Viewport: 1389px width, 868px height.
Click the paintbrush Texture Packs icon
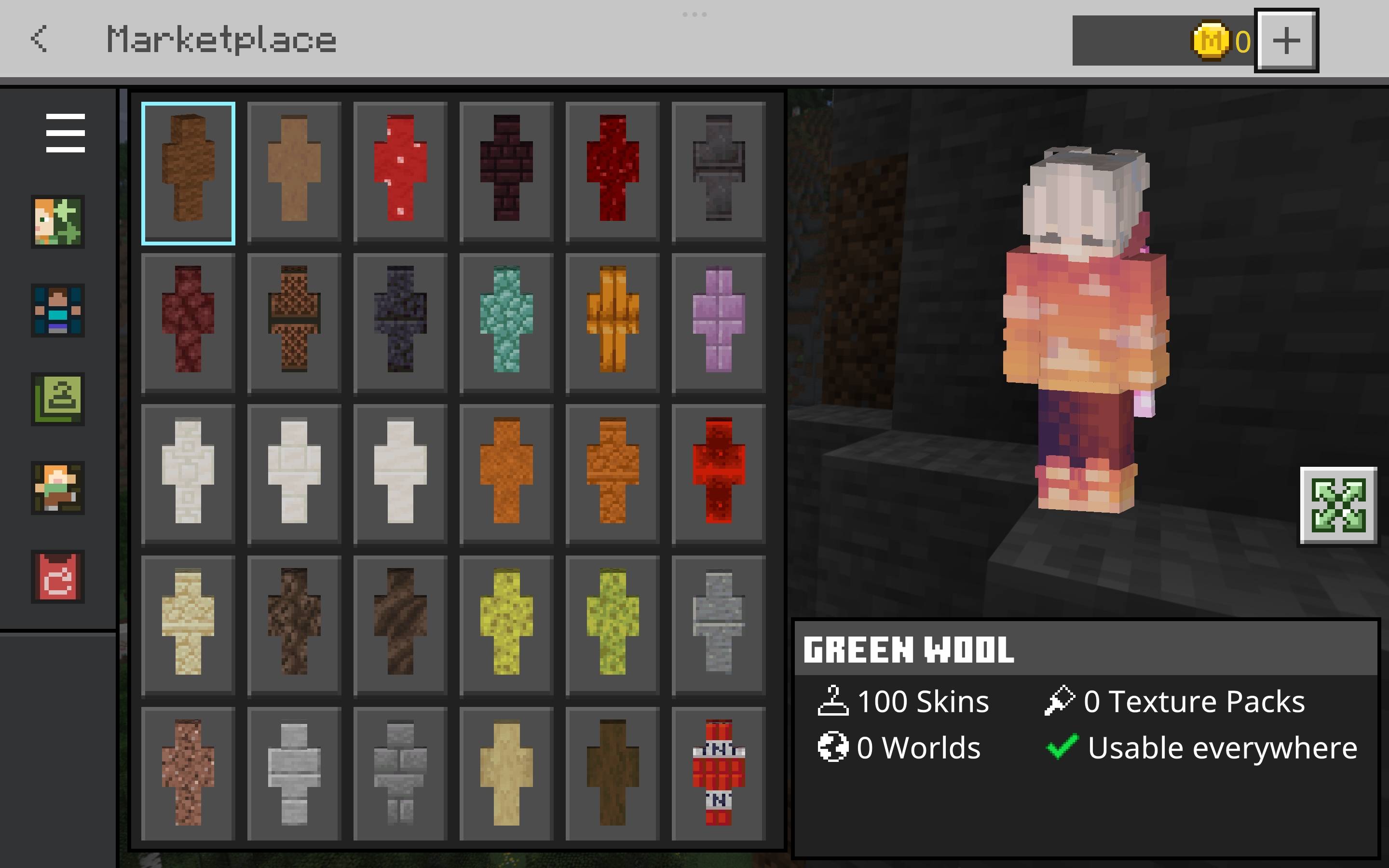click(1061, 700)
